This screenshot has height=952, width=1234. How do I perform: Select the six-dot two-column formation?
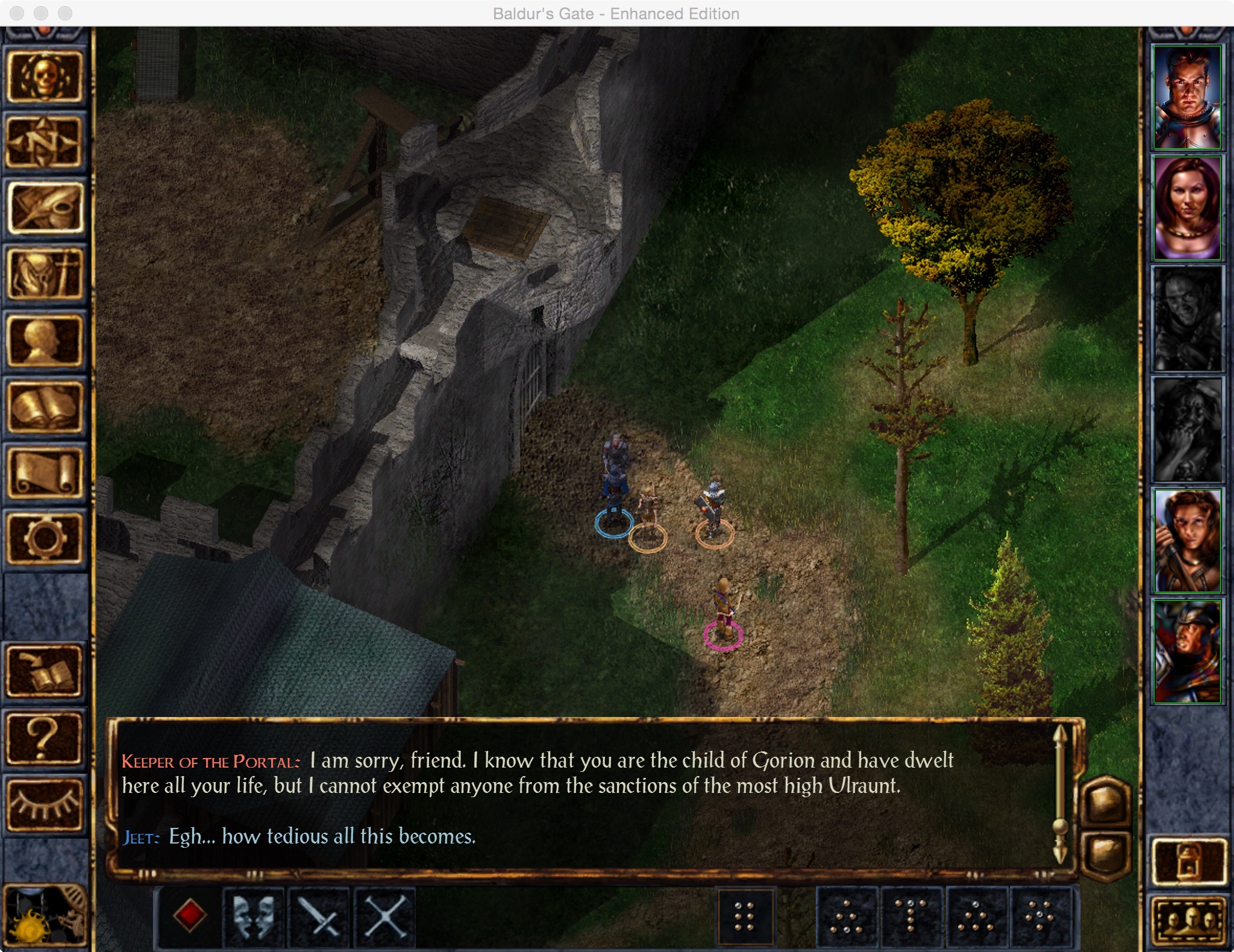(745, 916)
